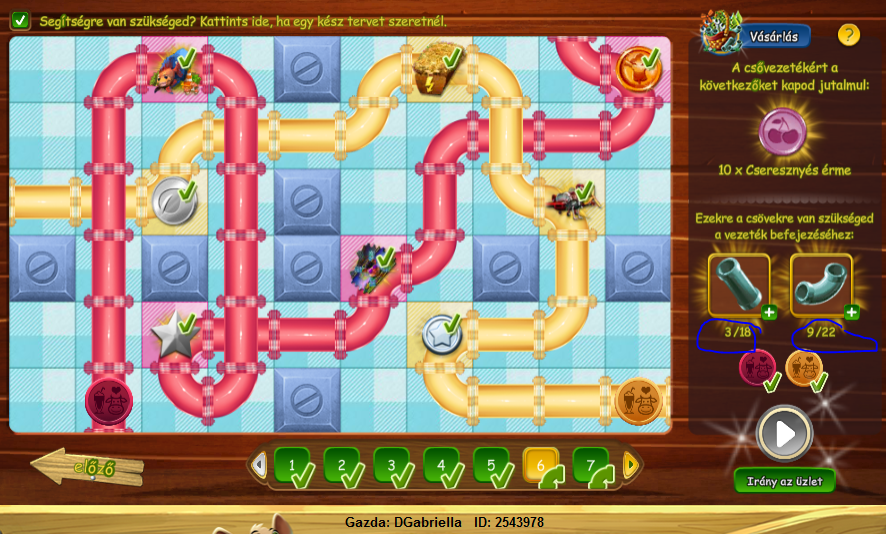Show later levels with the right arrow

coord(630,465)
